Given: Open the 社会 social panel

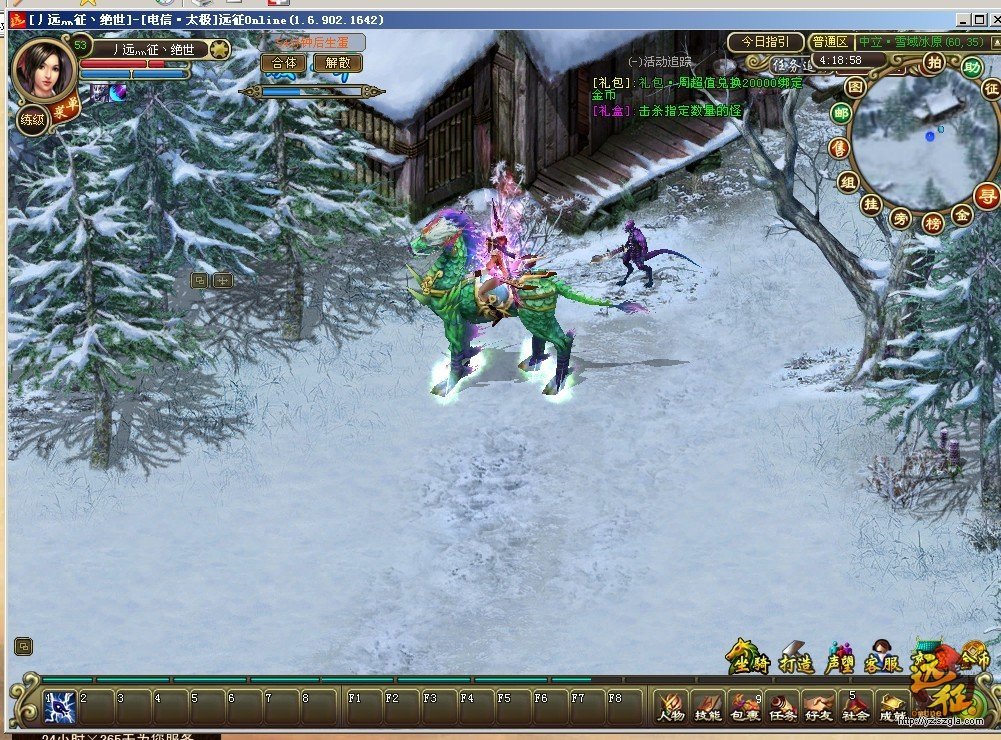Looking at the screenshot, I should (x=855, y=706).
